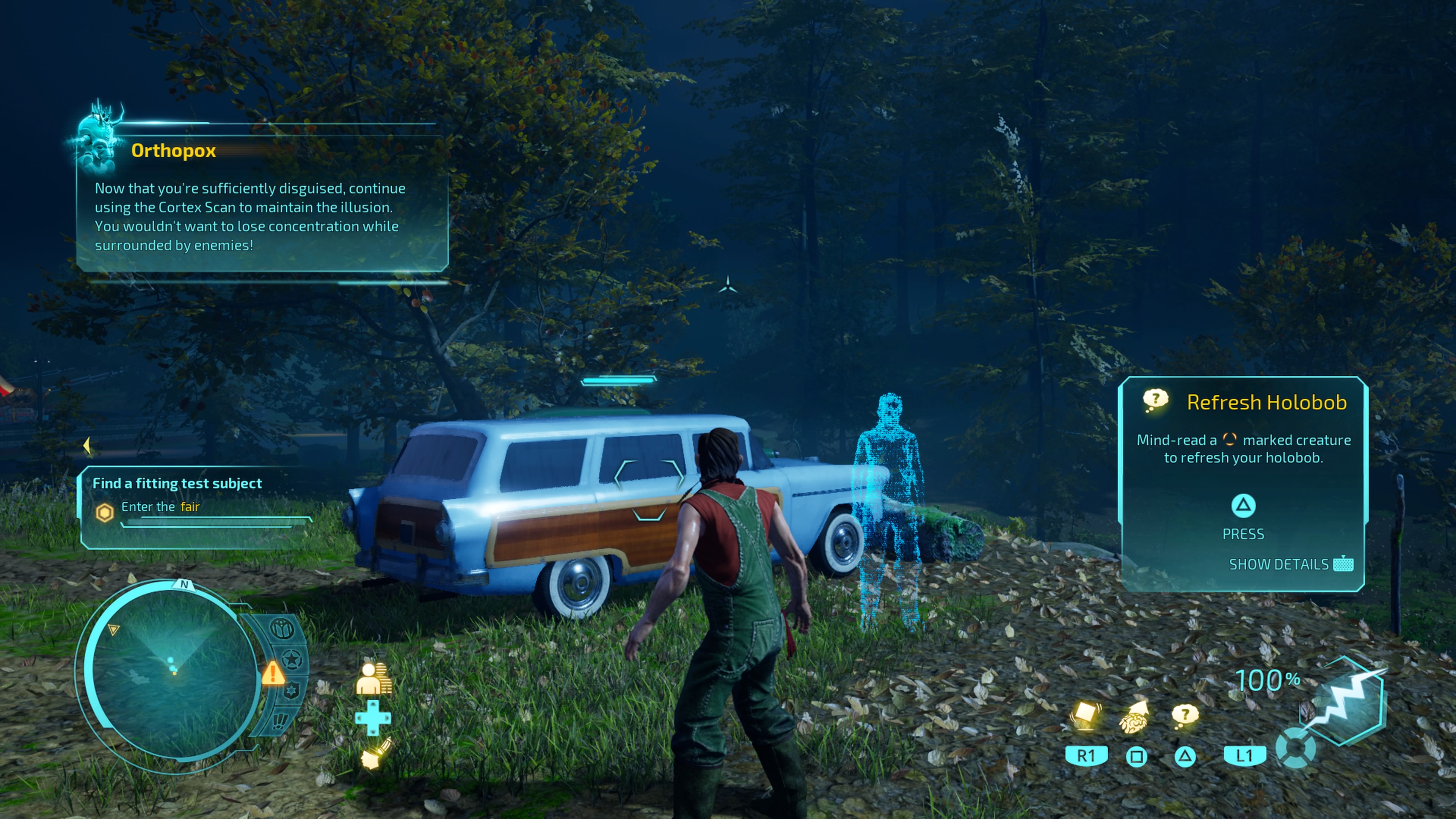Image resolution: width=1456 pixels, height=819 pixels.
Task: Open the 'Find a fitting test subject' objective
Action: click(x=177, y=483)
